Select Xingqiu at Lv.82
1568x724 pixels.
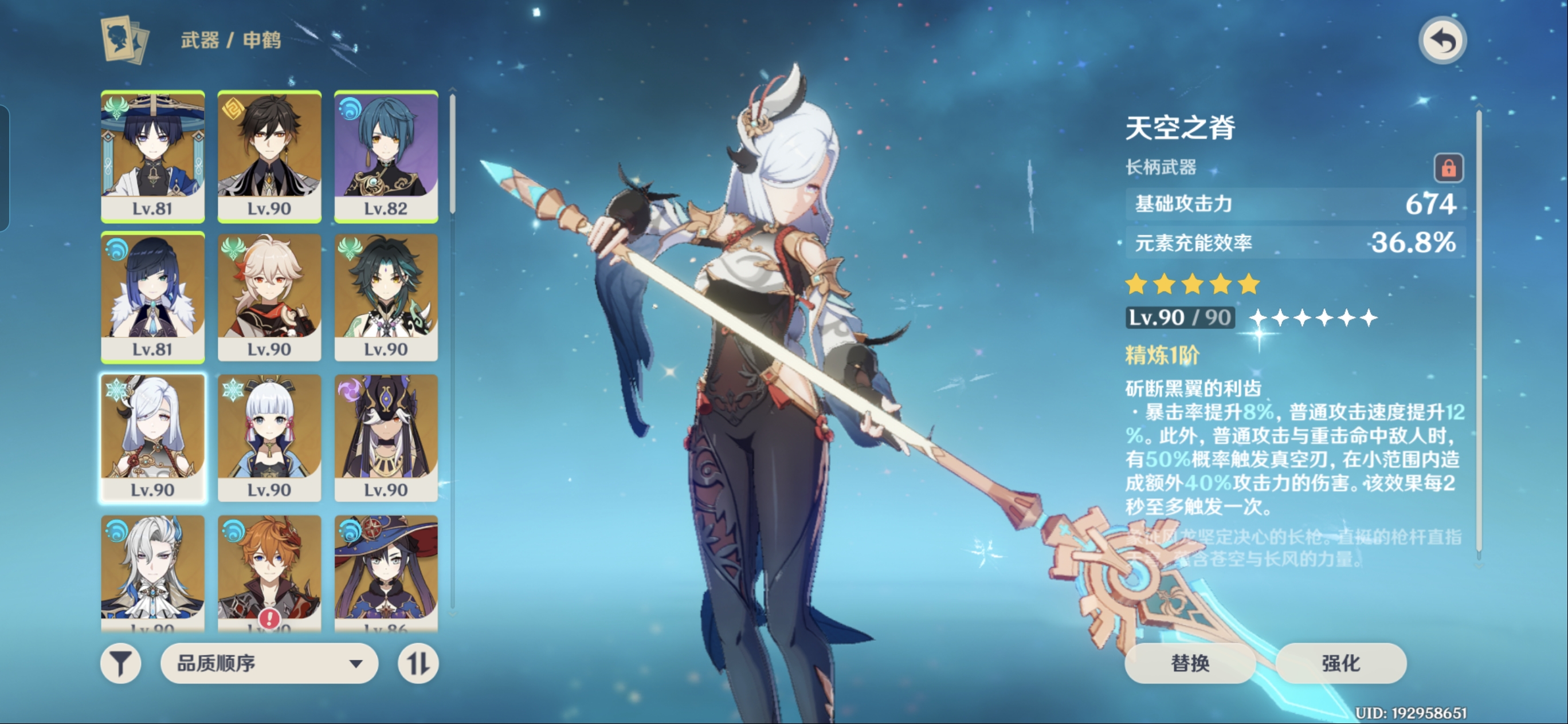pyautogui.click(x=386, y=156)
